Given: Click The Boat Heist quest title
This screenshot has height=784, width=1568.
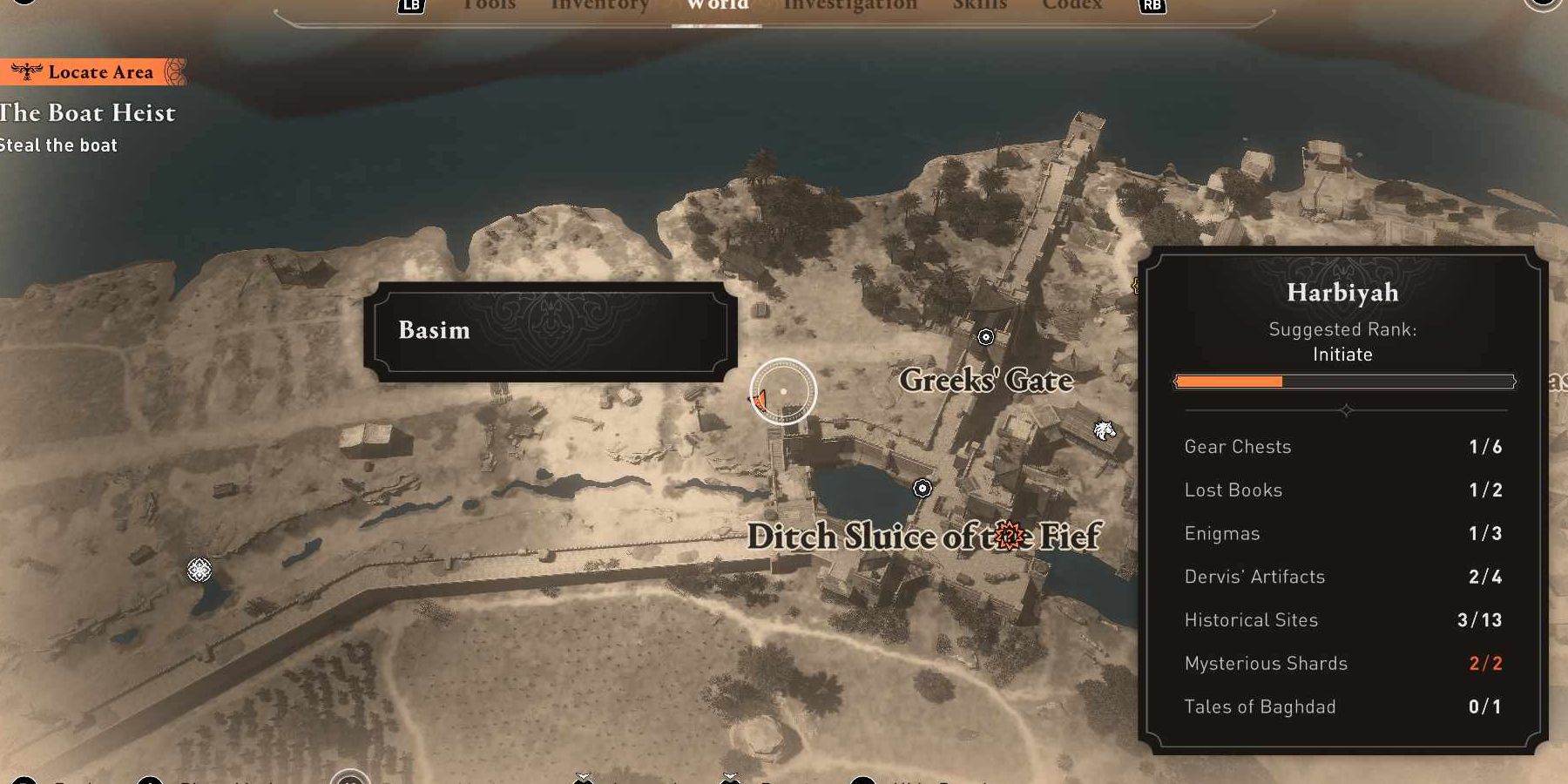Looking at the screenshot, I should coord(87,112).
